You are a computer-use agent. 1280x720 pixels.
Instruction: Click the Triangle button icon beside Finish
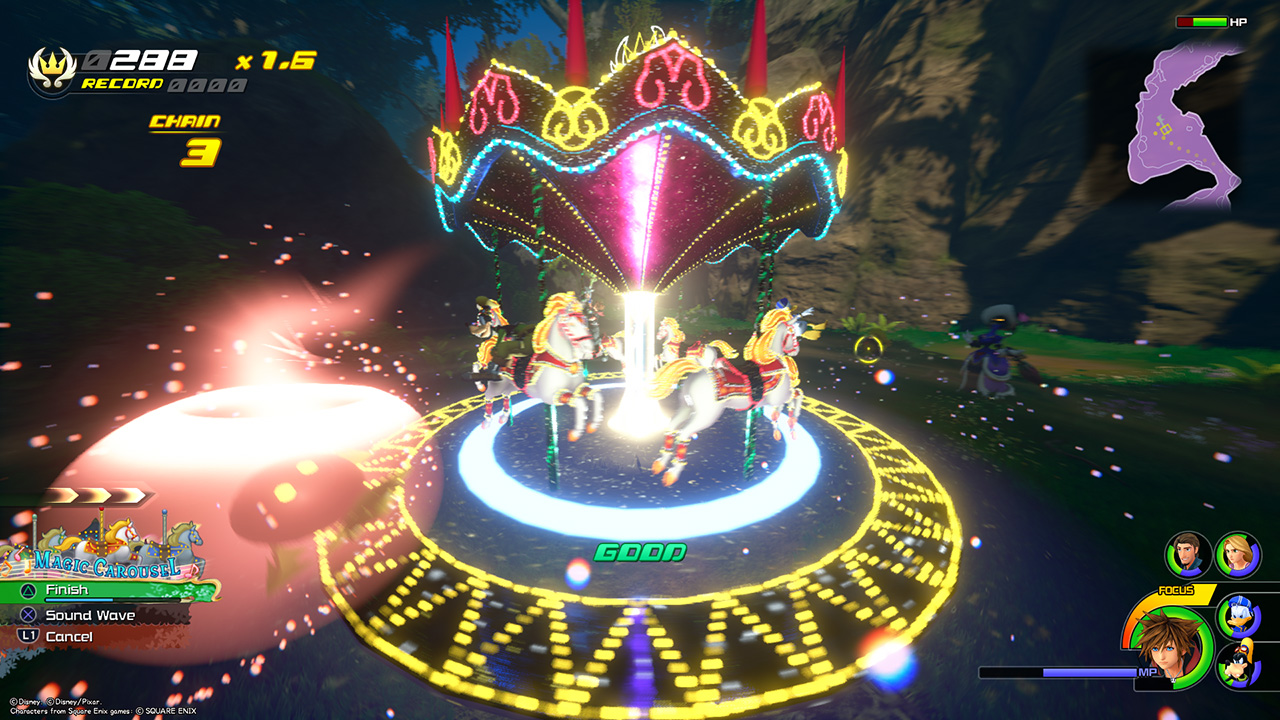click(27, 590)
